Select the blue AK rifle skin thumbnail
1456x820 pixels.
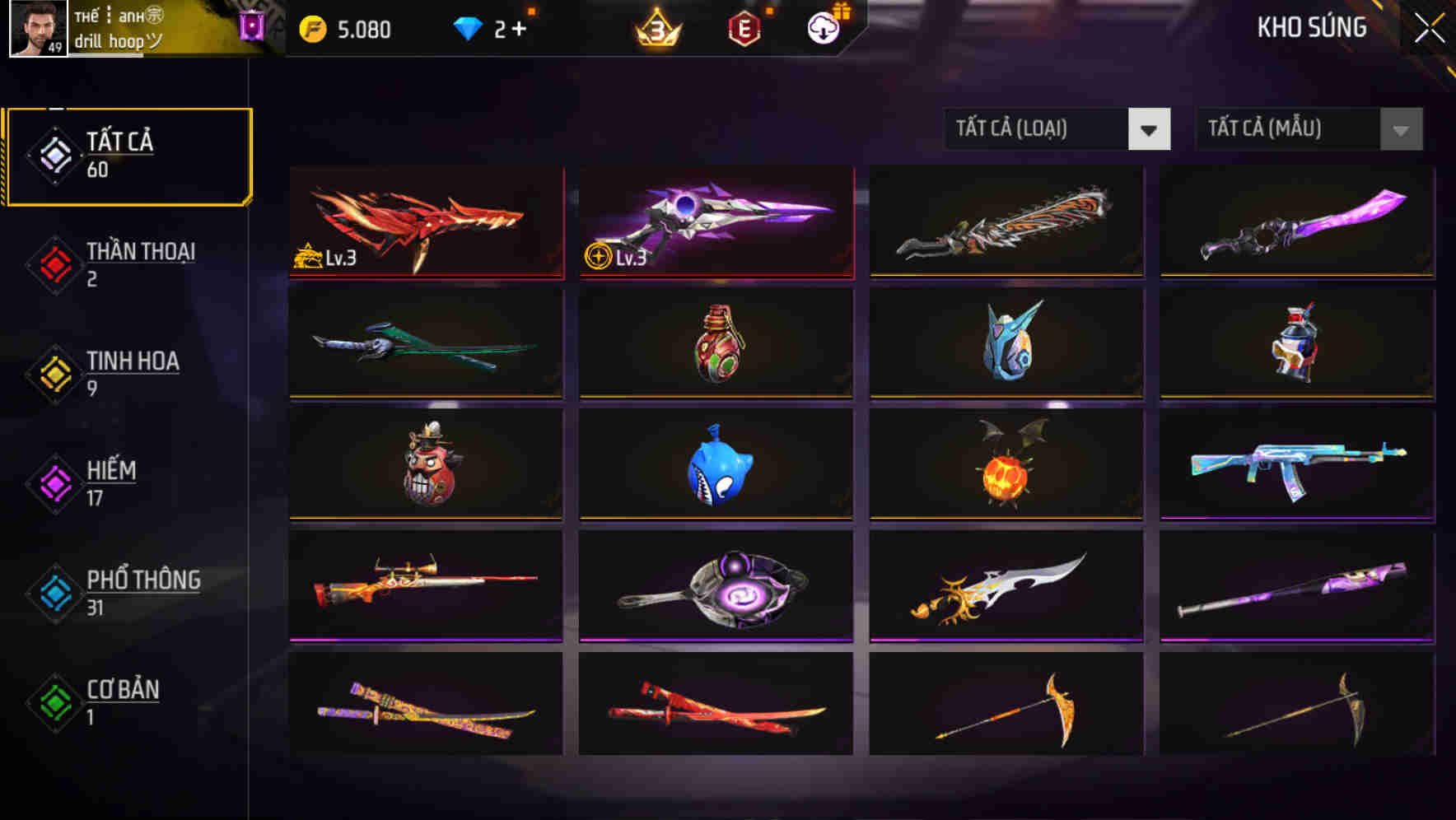click(x=1295, y=465)
